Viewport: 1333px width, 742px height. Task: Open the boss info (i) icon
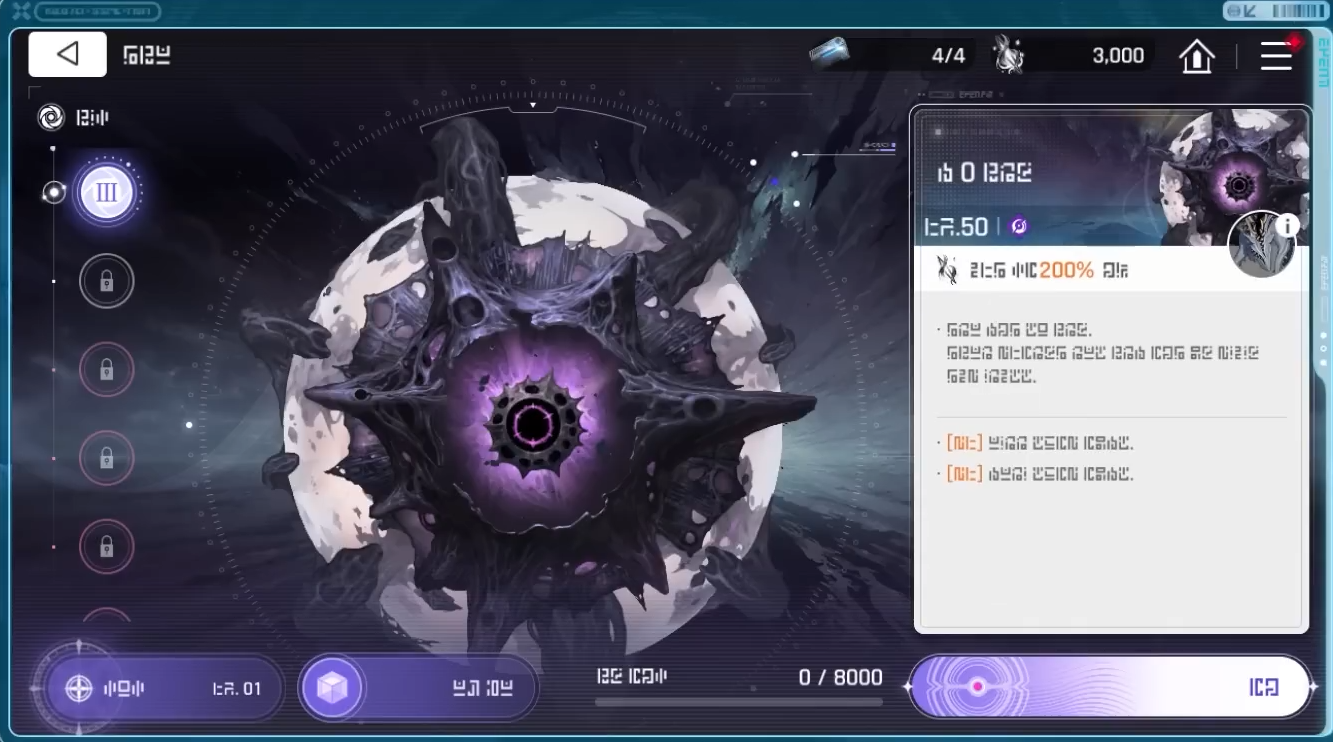1287,227
